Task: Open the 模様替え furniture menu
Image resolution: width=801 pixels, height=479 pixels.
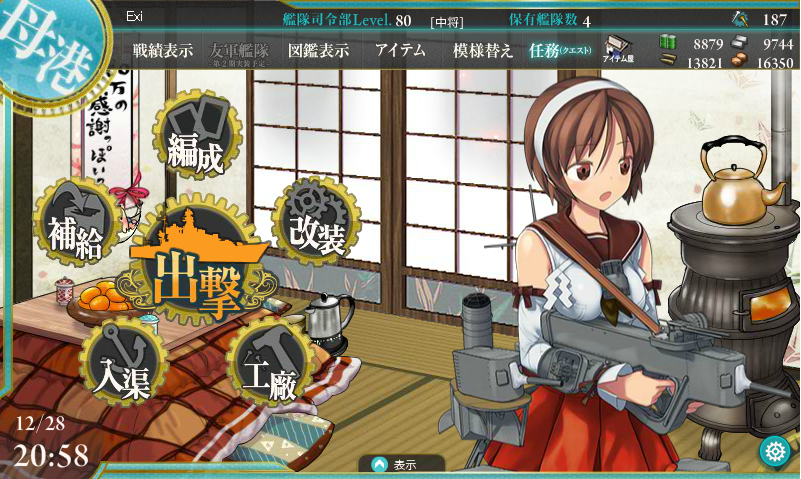Action: pyautogui.click(x=483, y=51)
